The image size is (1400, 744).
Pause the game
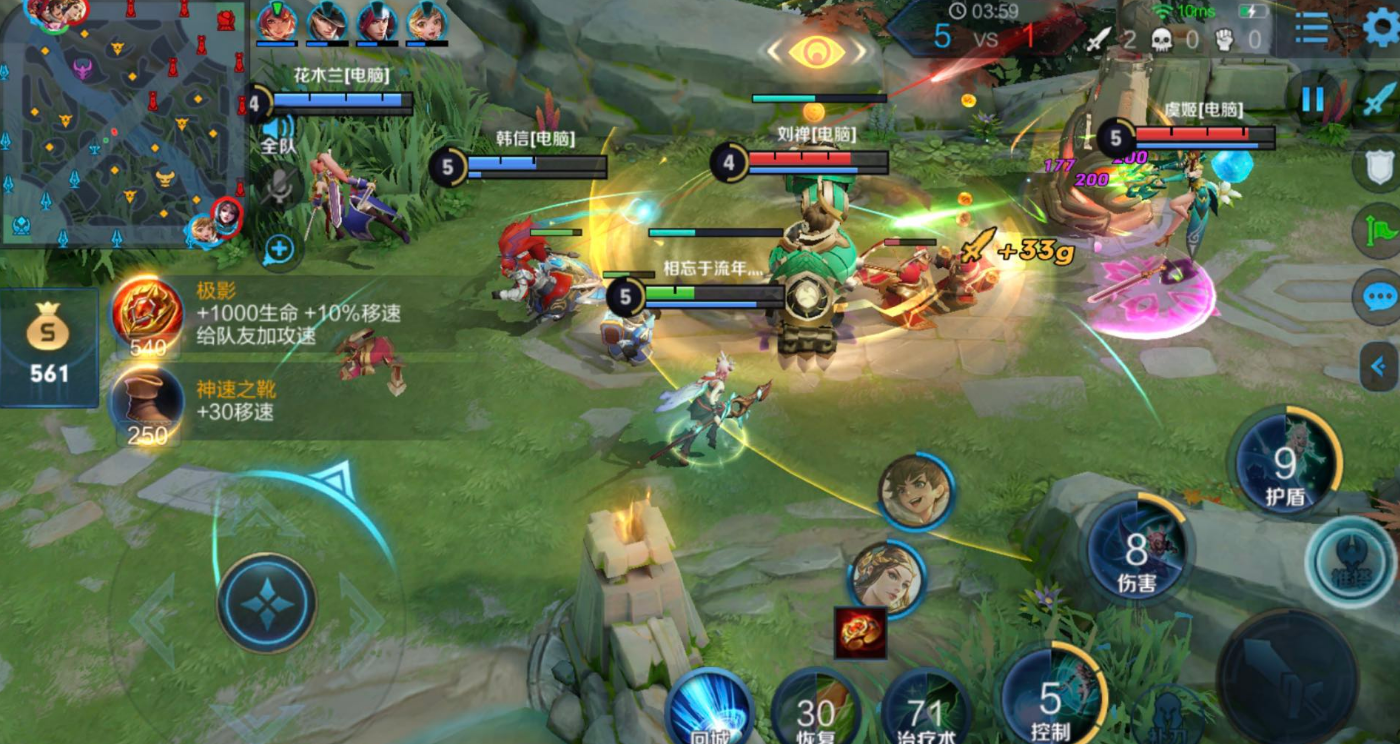1312,98
